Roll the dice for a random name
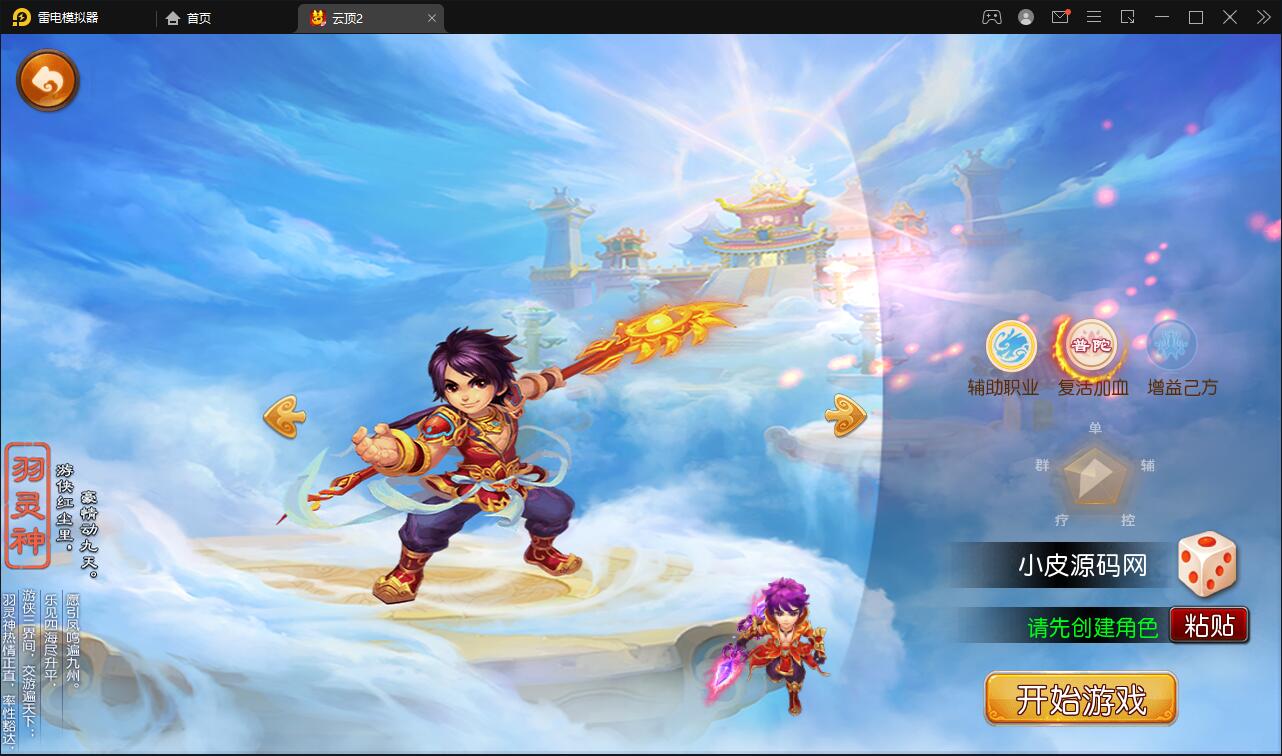The height and width of the screenshot is (756, 1282). pos(1207,565)
